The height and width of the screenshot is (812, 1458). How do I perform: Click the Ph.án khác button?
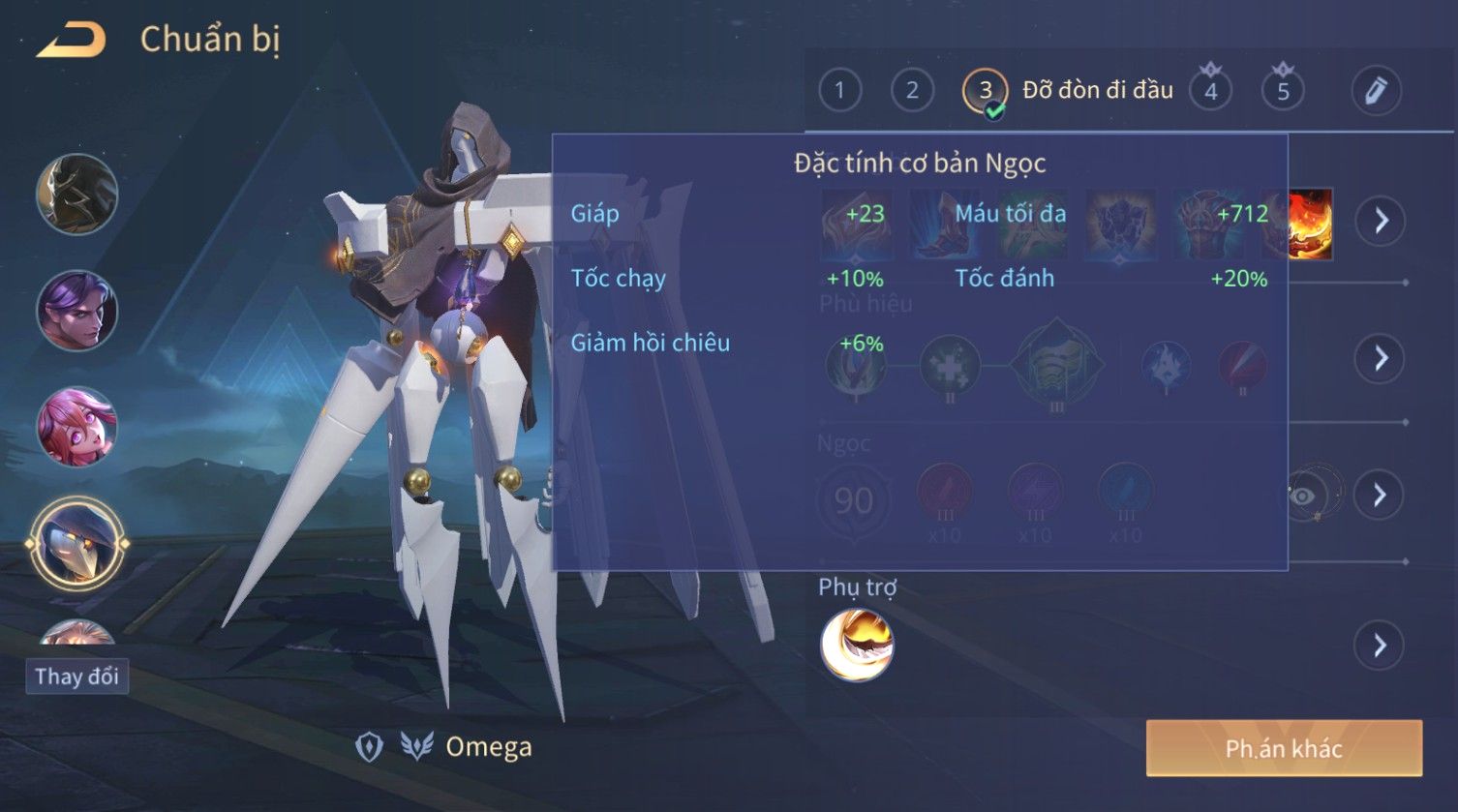click(1284, 748)
